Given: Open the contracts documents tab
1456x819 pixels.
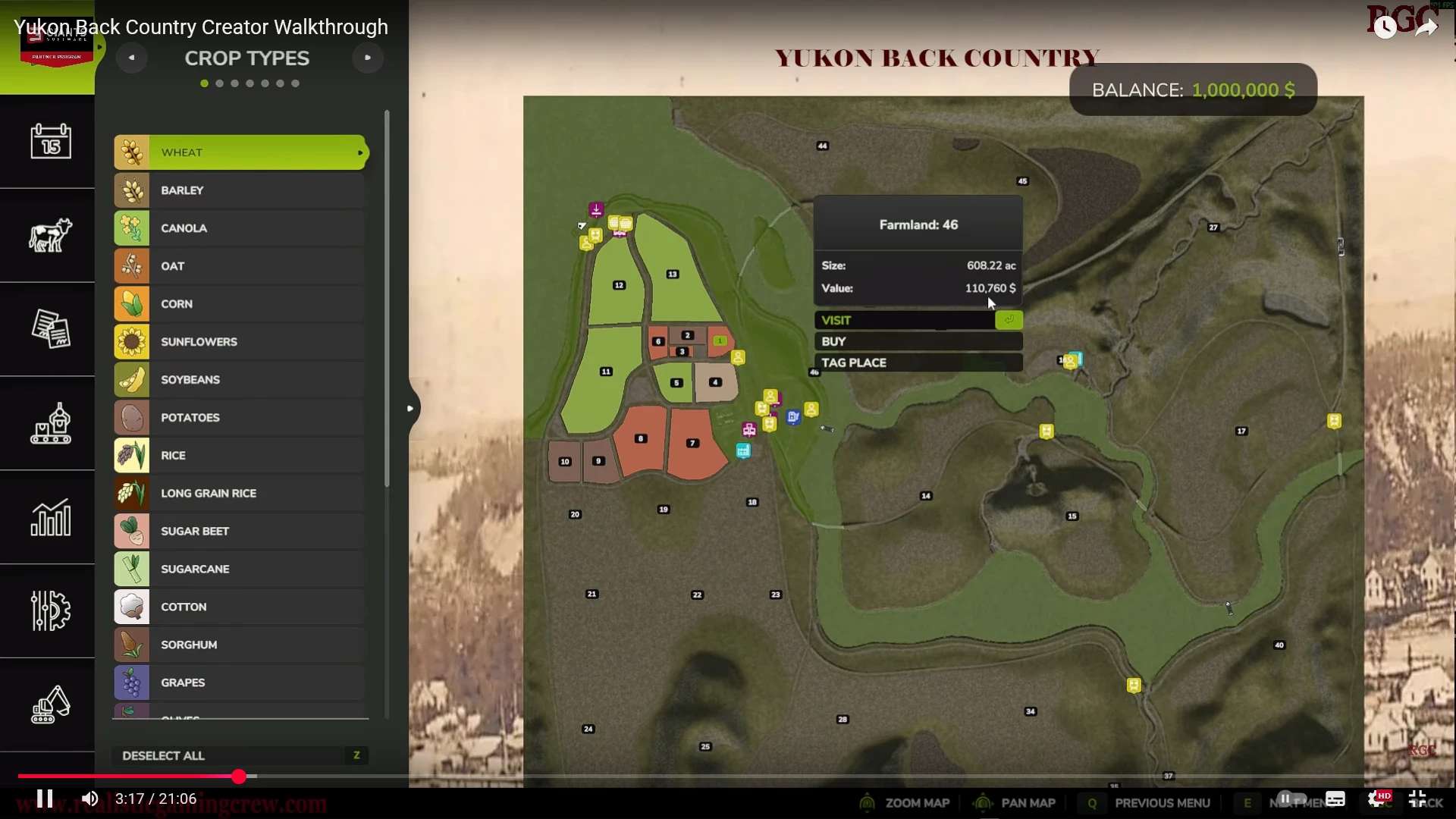Looking at the screenshot, I should [50, 329].
